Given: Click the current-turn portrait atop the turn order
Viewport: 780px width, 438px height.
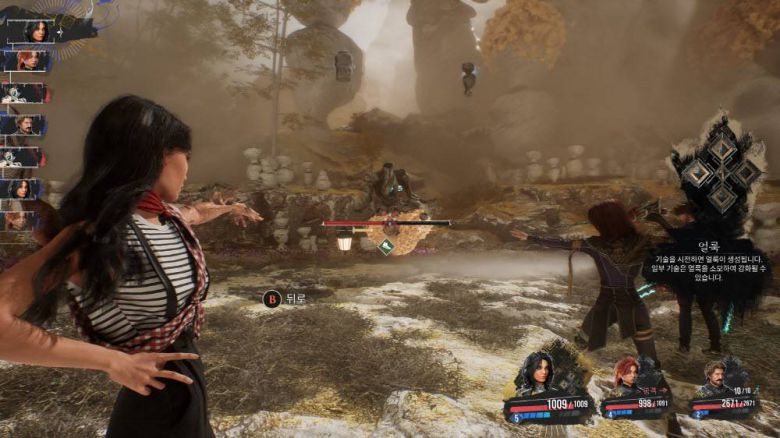Looking at the screenshot, I should [x=38, y=31].
